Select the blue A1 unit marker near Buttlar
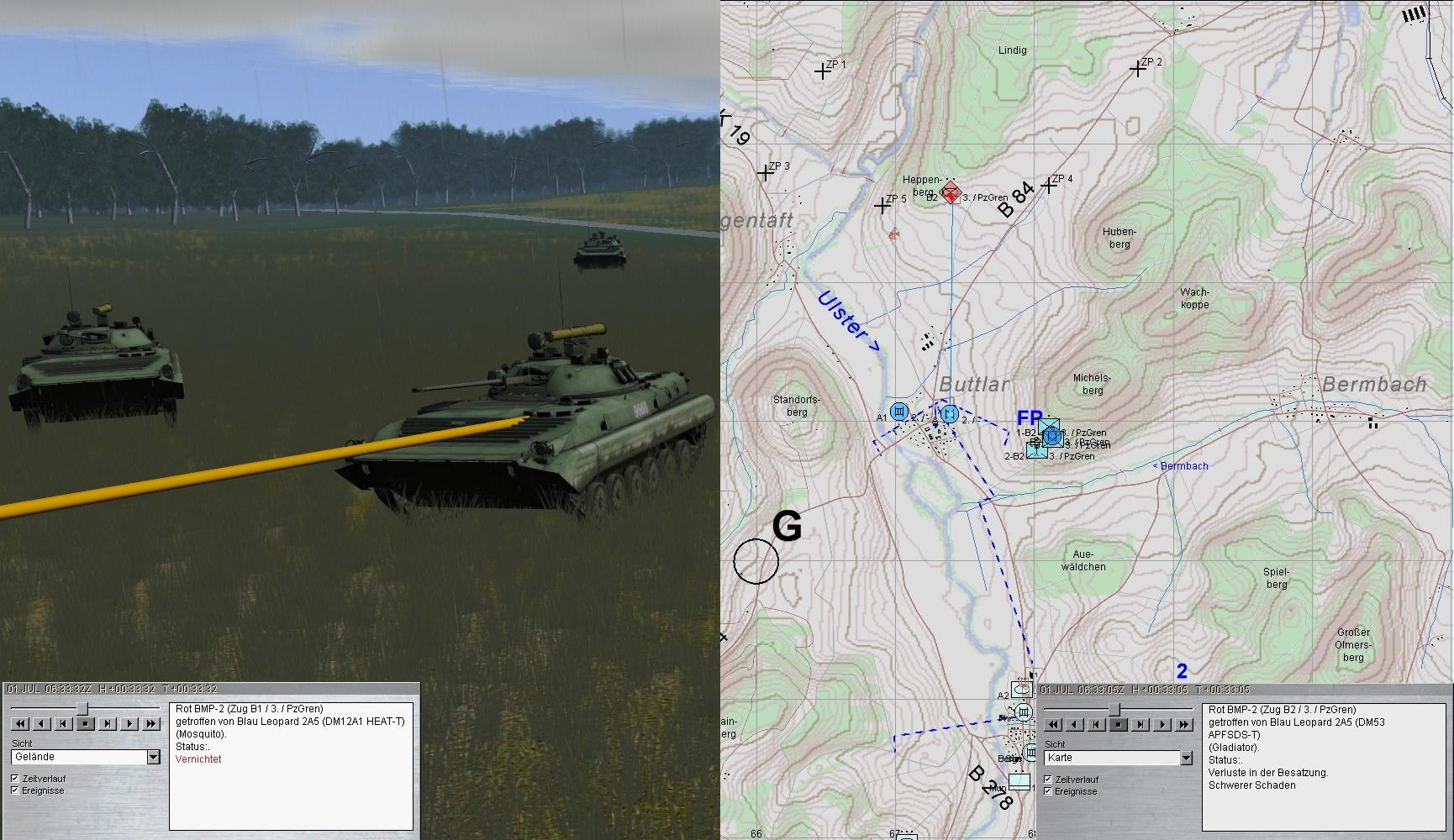This screenshot has width=1454, height=840. tap(899, 412)
